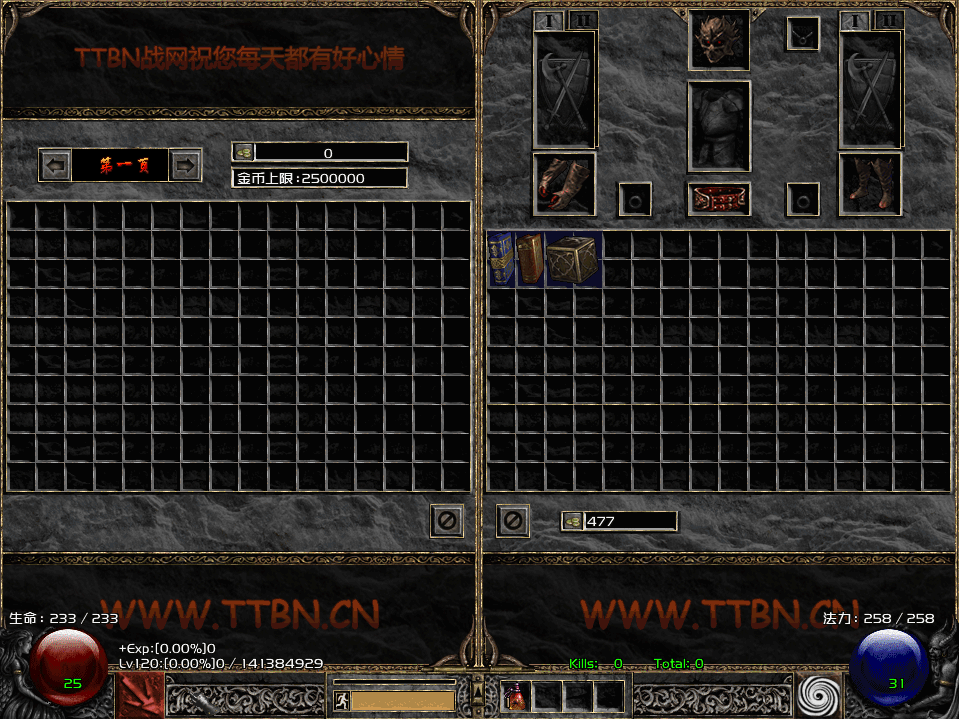Screen dimensions: 959x719
Task: Close the inventory panel
Action: coord(513,520)
